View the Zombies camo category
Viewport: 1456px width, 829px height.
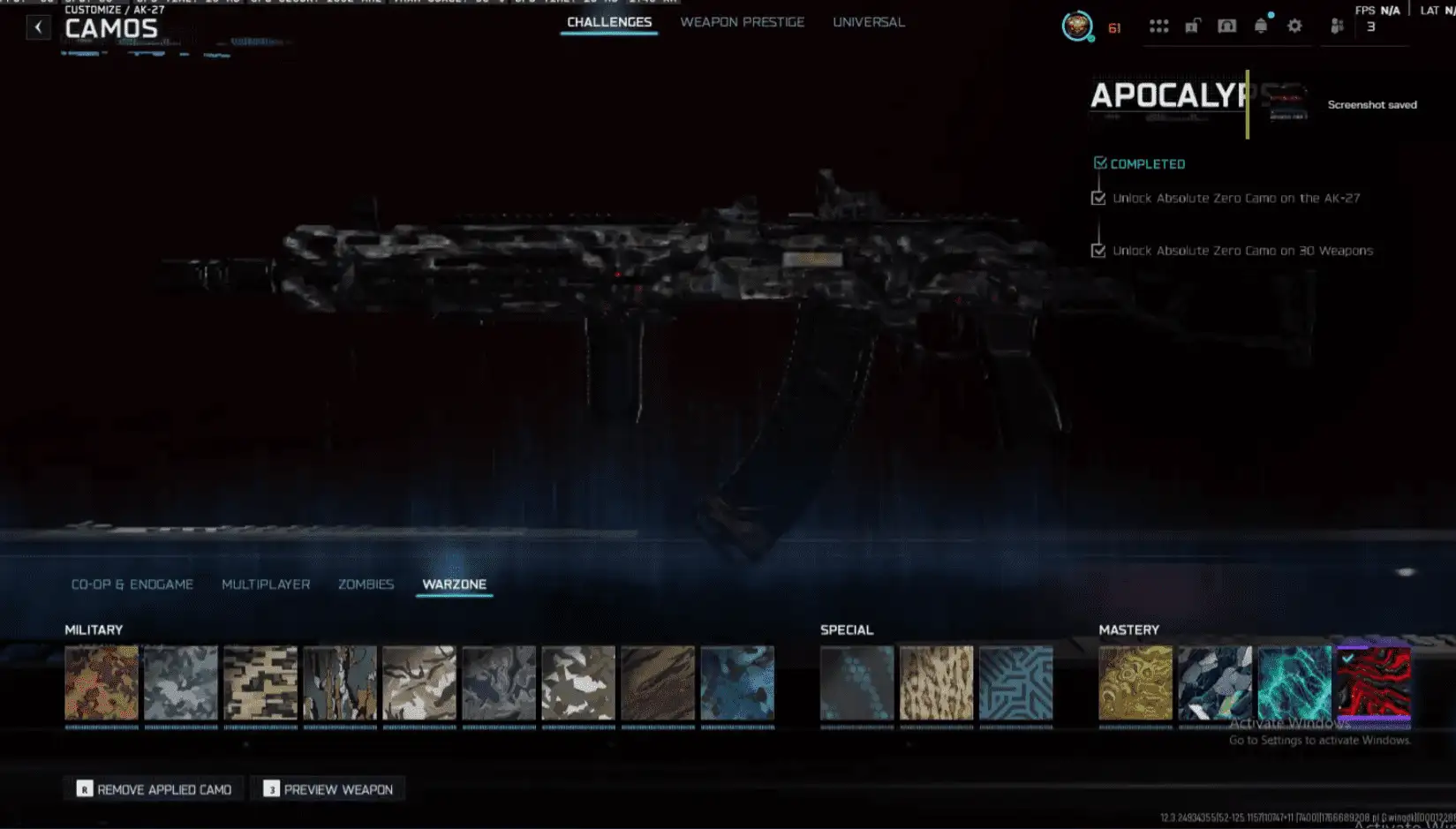[x=366, y=584]
